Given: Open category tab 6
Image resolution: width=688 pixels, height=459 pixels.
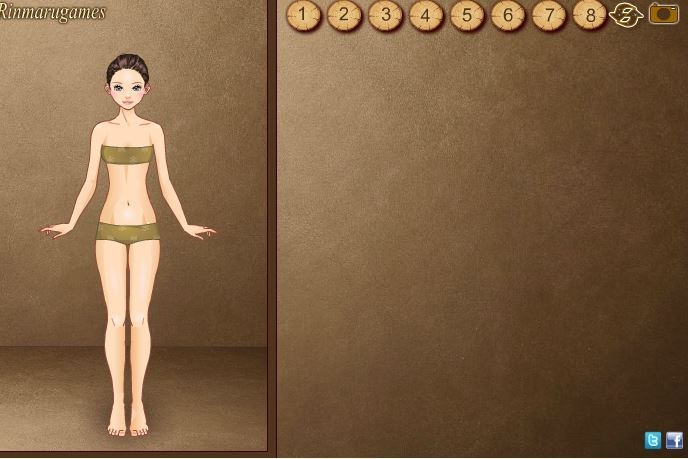Looking at the screenshot, I should (508, 15).
